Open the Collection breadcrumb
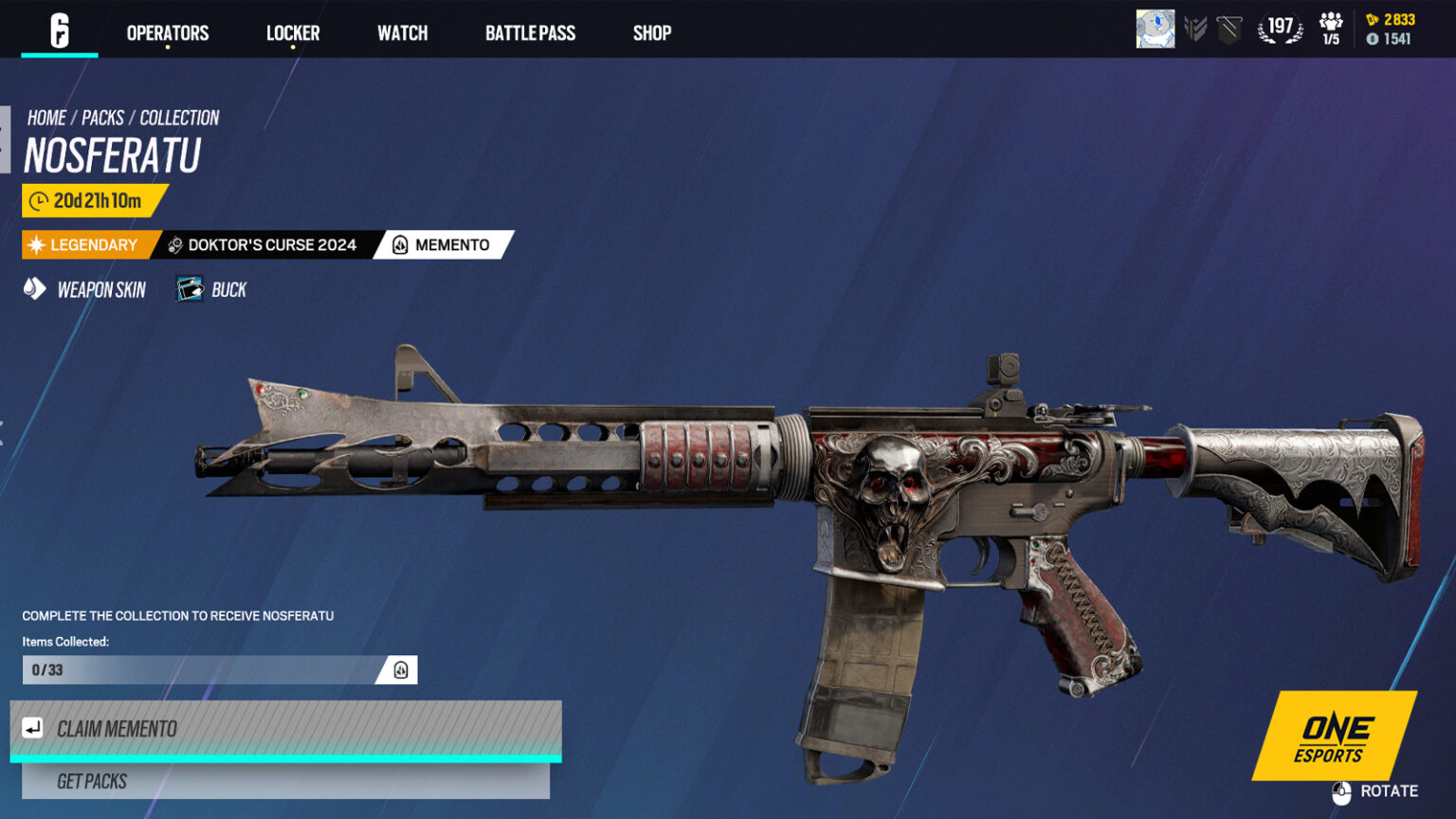This screenshot has width=1456, height=819. click(x=179, y=118)
